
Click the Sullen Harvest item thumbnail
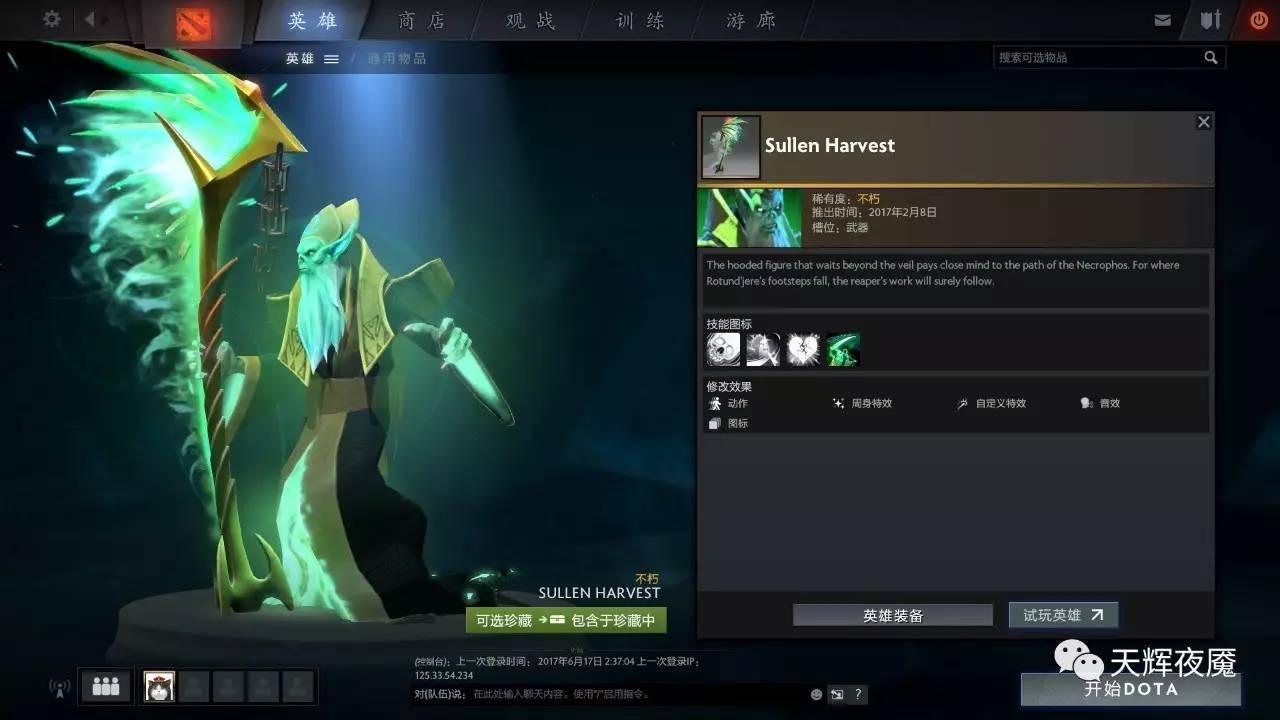730,145
